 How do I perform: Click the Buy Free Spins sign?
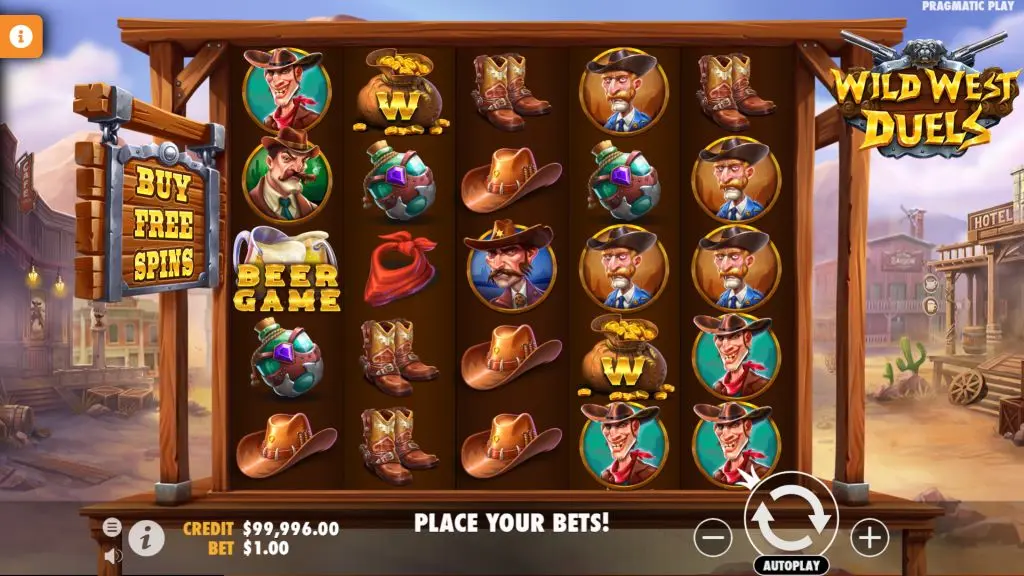tap(164, 224)
